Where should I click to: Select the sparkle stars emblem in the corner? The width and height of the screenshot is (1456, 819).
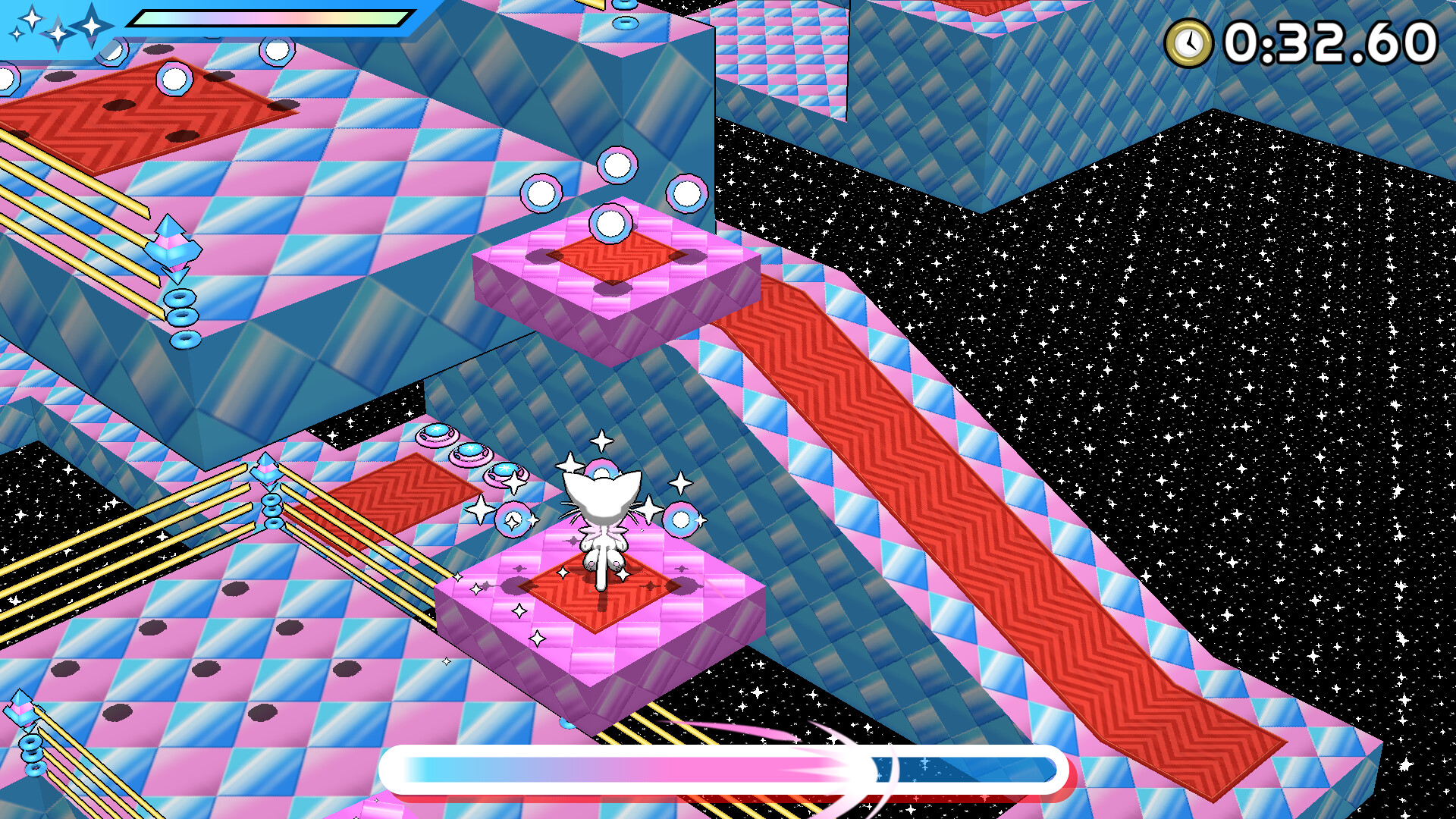(53, 27)
